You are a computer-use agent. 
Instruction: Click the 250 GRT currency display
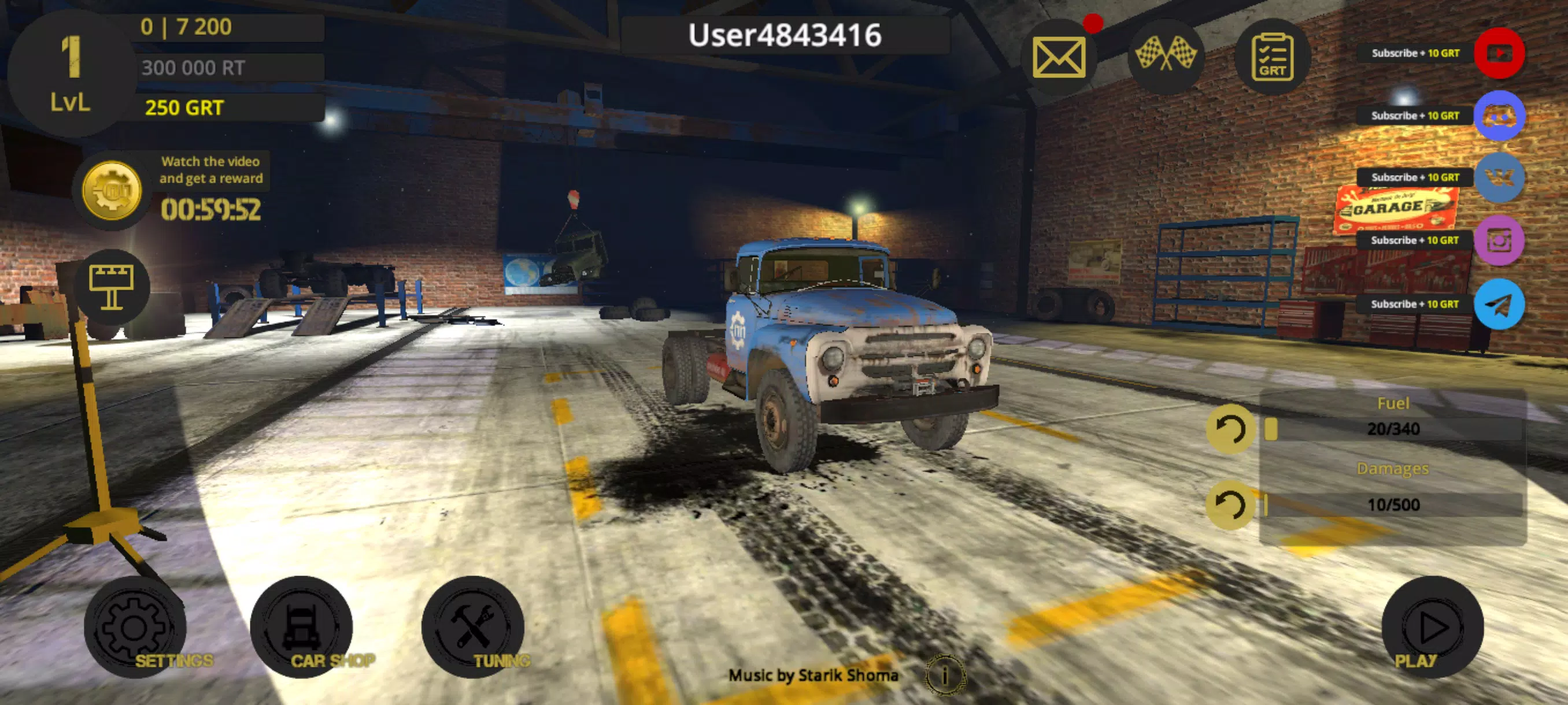(183, 107)
